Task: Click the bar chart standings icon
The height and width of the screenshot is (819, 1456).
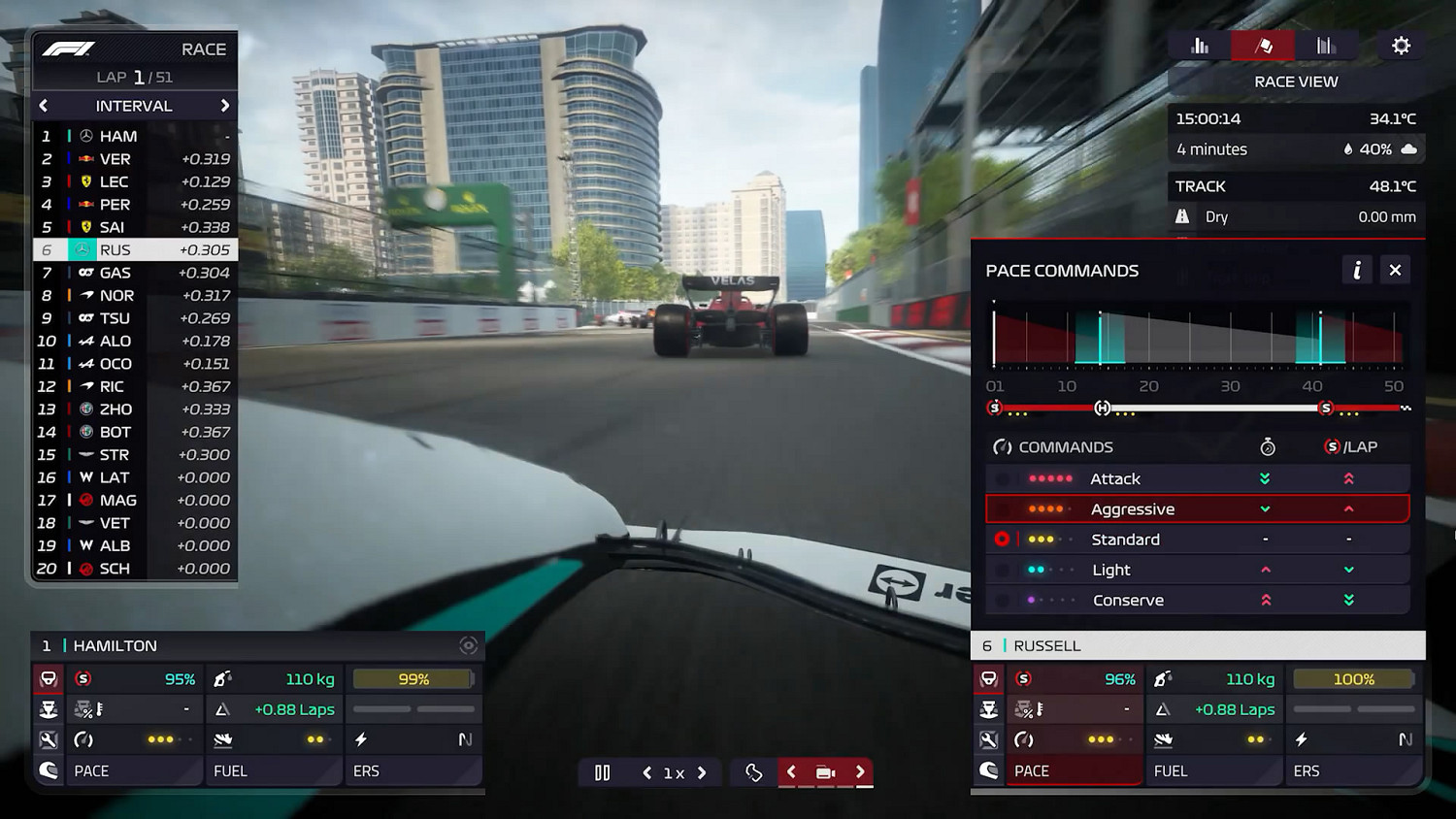Action: coord(1199,45)
